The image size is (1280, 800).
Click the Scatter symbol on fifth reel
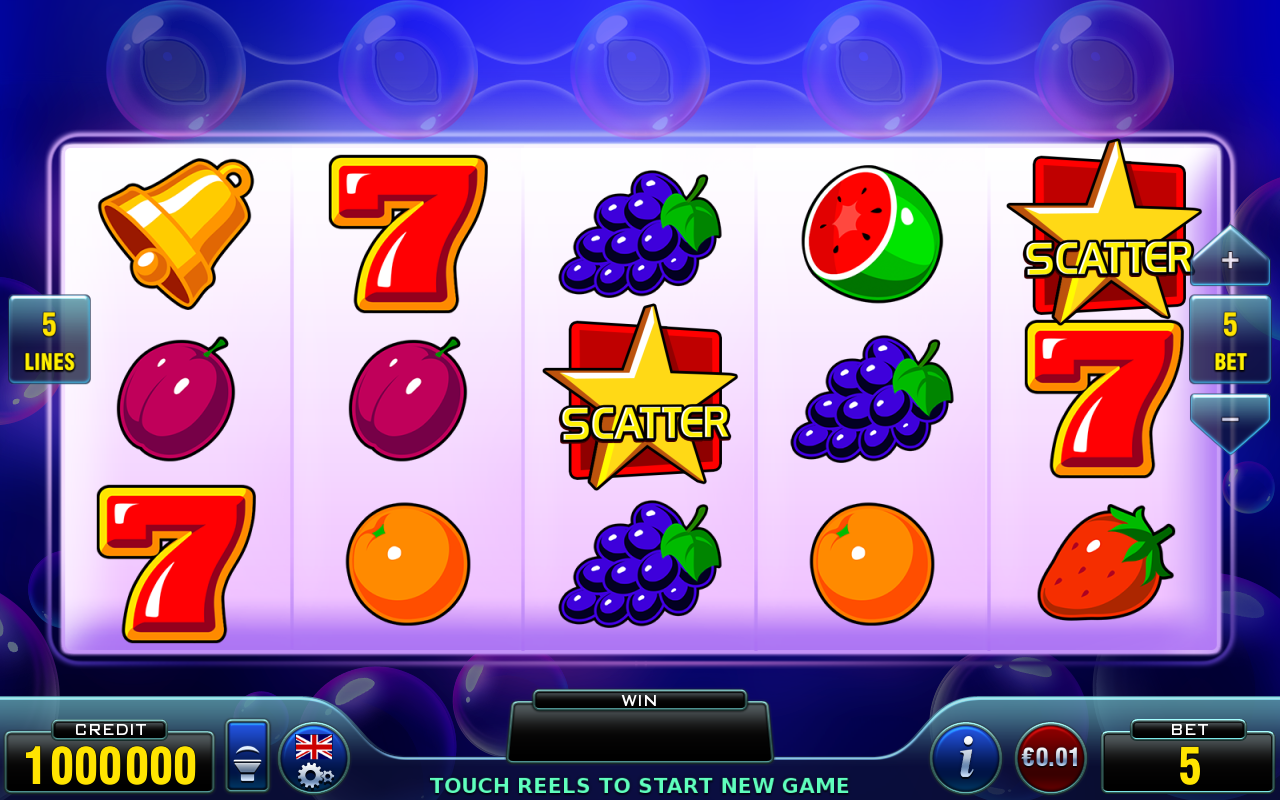coord(1108,230)
